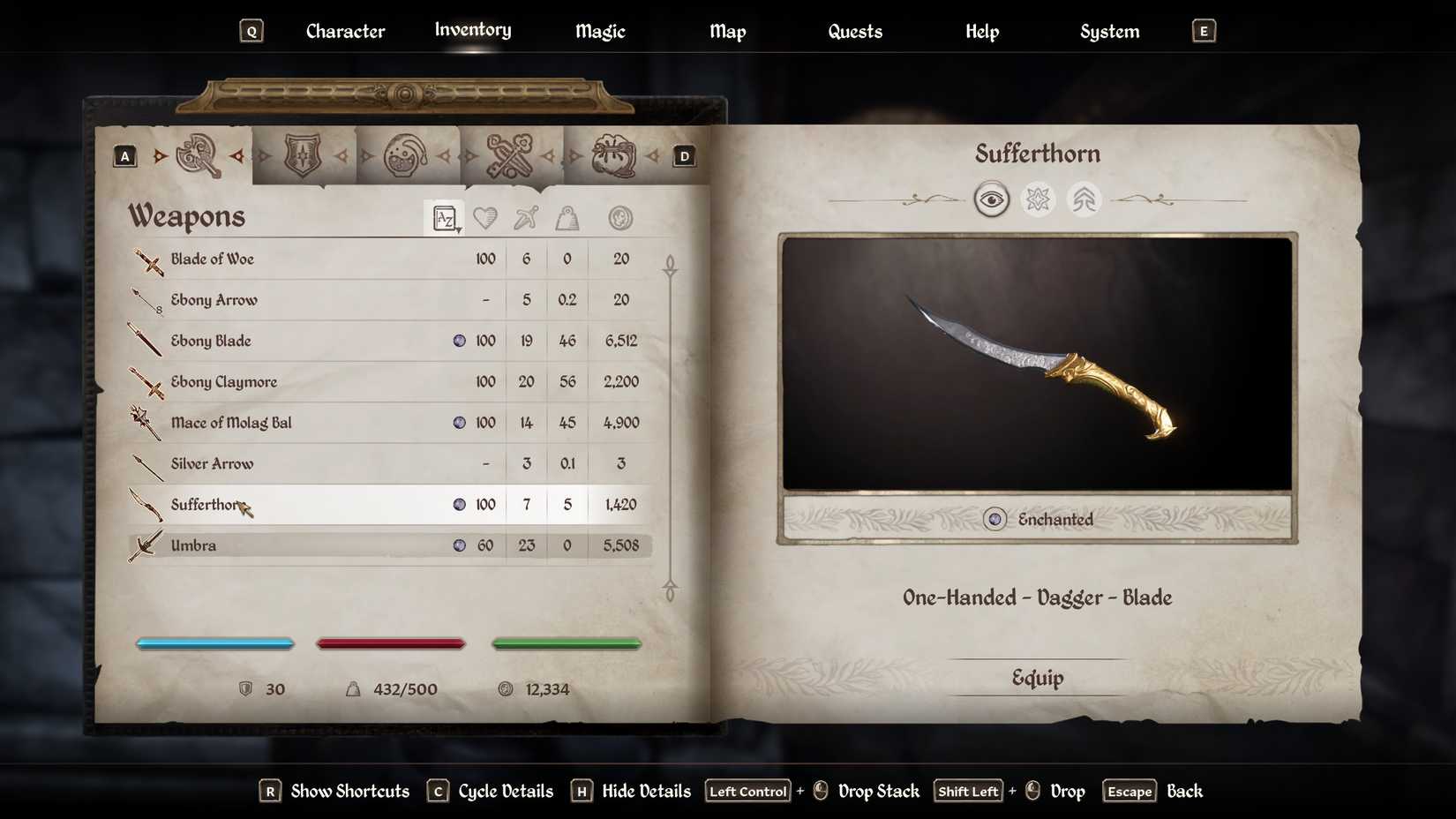Open the alphabetical sort dropdown
The height and width of the screenshot is (819, 1456).
coord(445,218)
